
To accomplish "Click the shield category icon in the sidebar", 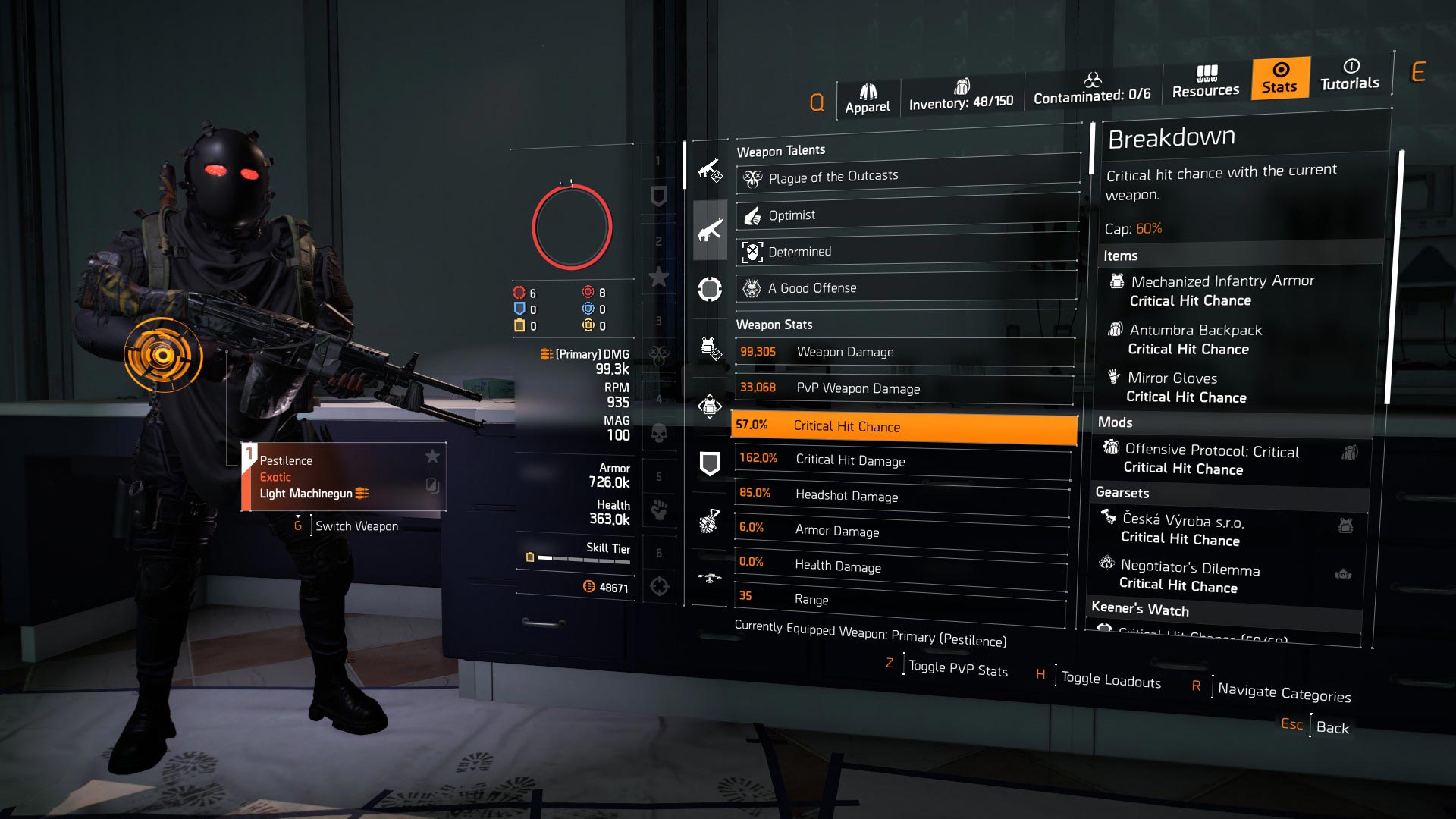I will tap(709, 459).
